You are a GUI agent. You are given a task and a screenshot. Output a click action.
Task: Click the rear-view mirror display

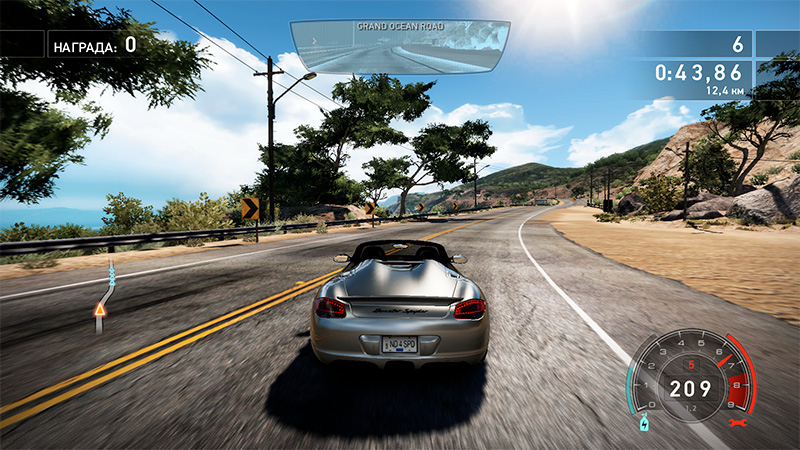399,47
